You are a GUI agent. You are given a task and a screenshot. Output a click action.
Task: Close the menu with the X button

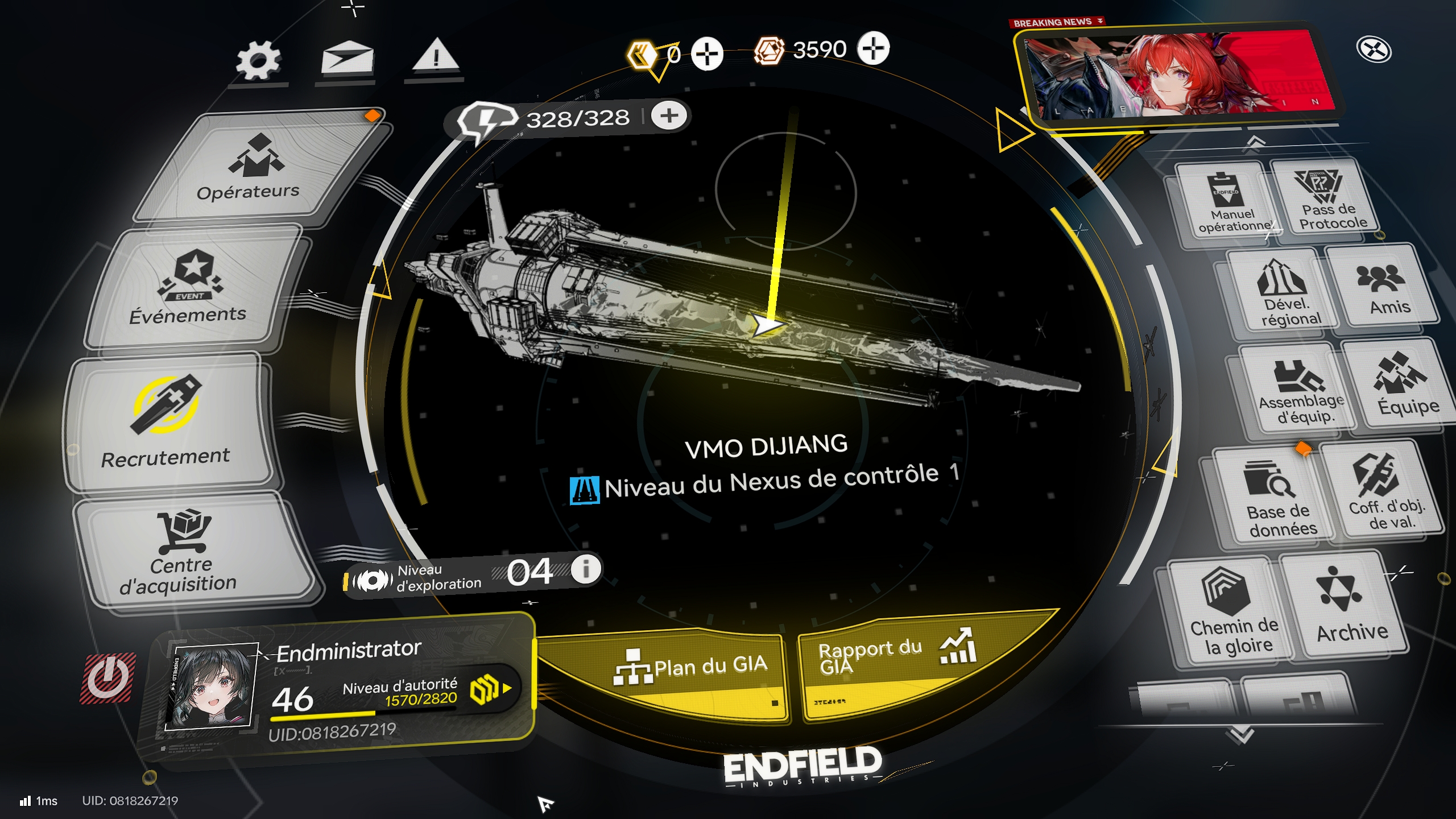click(1374, 49)
